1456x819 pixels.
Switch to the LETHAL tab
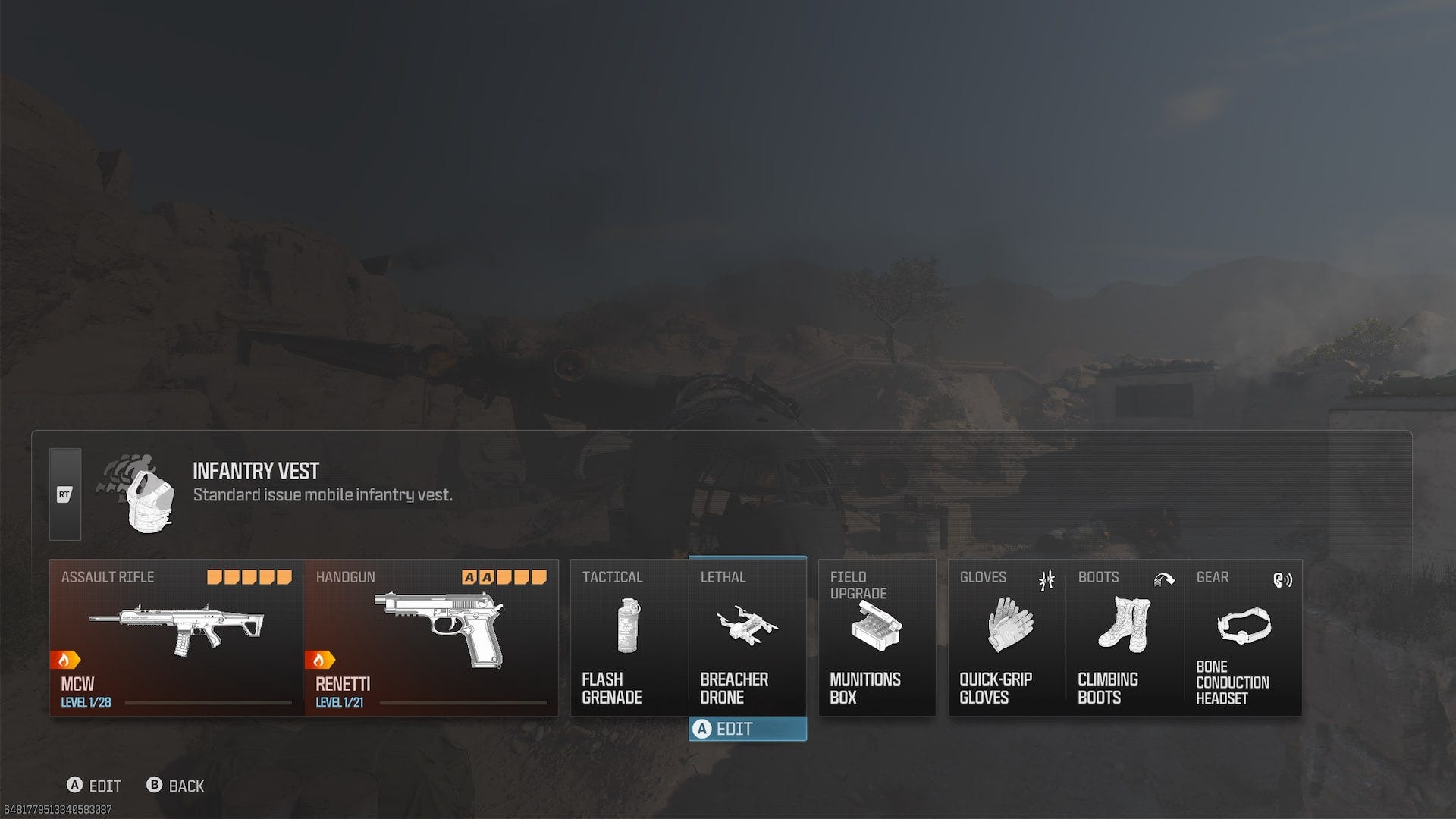coord(724,577)
